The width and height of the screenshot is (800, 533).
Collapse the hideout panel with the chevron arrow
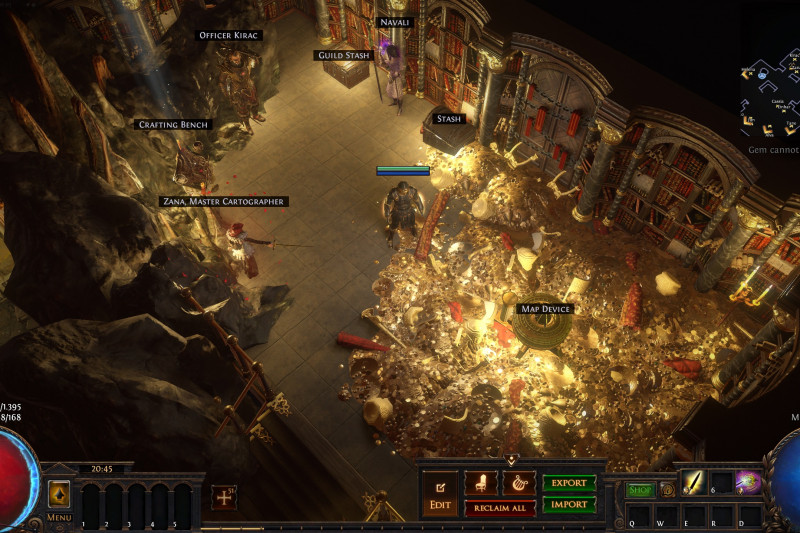click(511, 461)
